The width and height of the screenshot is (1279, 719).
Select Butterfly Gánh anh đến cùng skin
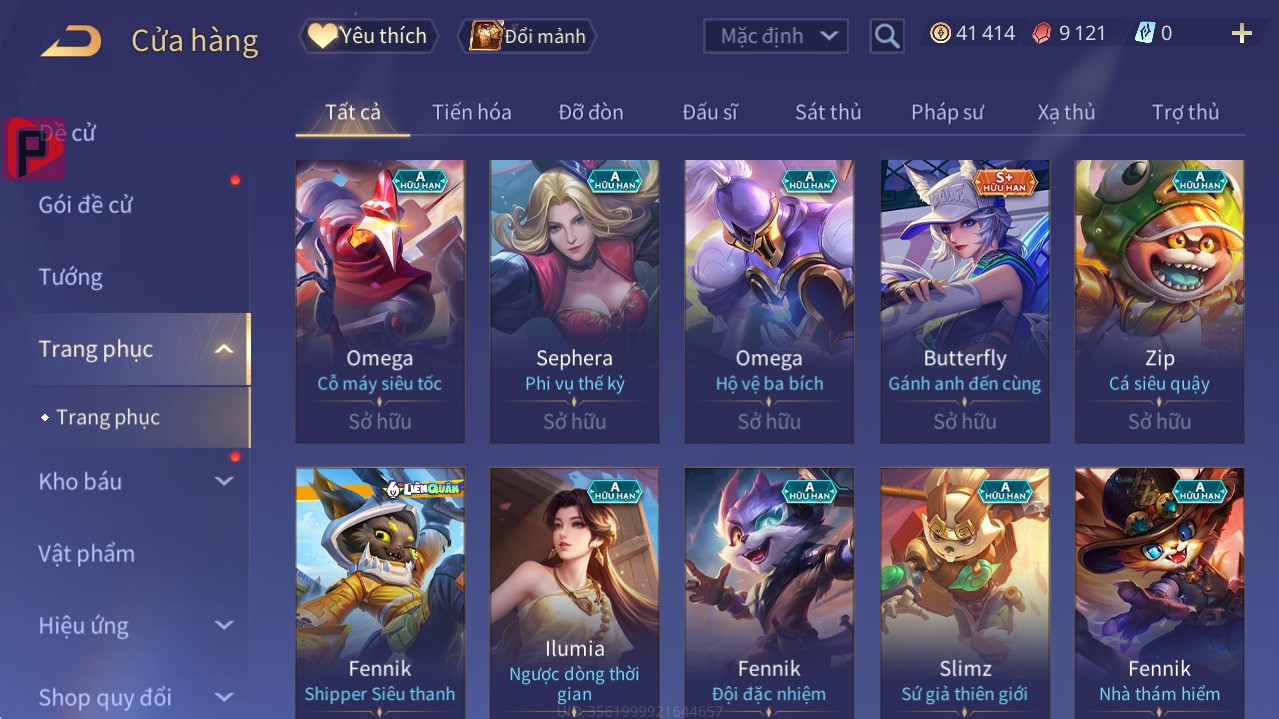tap(964, 300)
